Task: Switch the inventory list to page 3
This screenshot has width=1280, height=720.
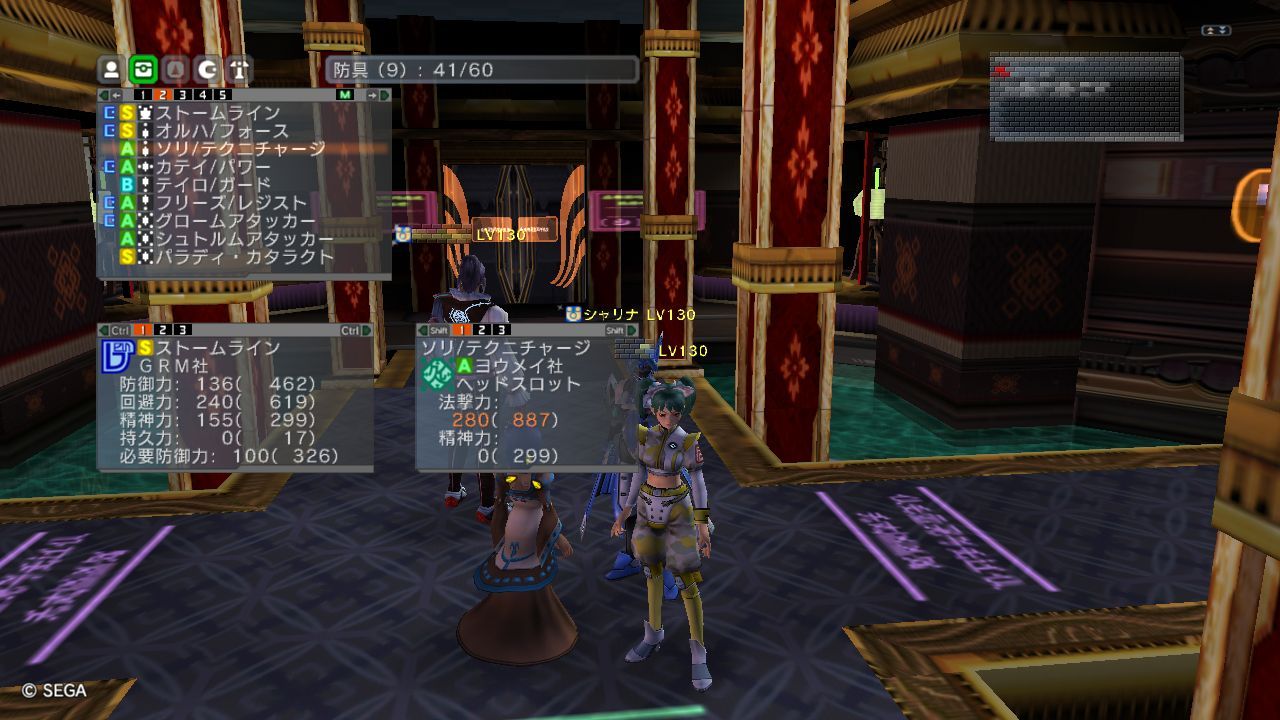Action: pyautogui.click(x=182, y=95)
